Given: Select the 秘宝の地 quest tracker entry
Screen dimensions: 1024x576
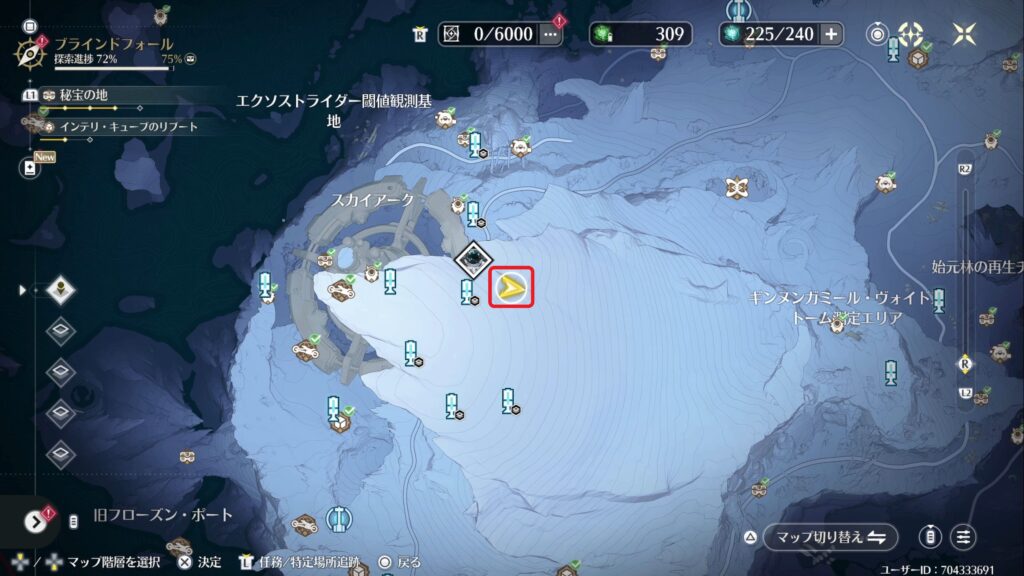Looking at the screenshot, I should 82,95.
